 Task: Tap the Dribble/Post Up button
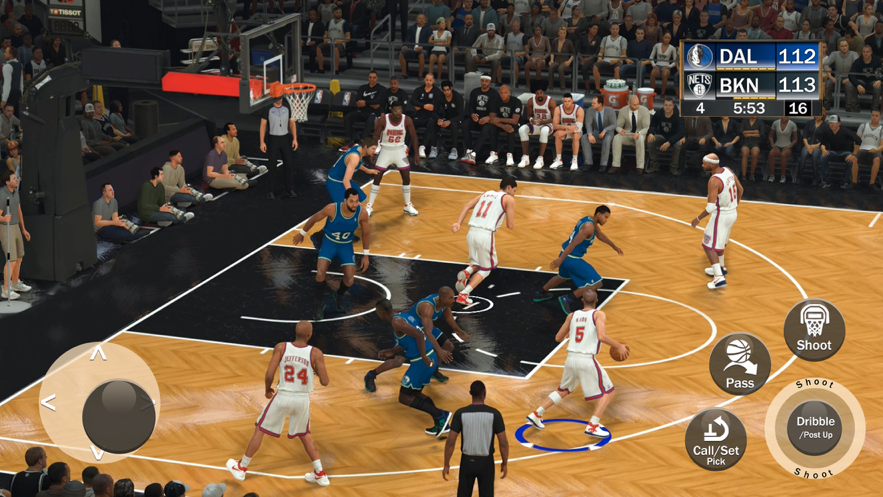click(815, 427)
